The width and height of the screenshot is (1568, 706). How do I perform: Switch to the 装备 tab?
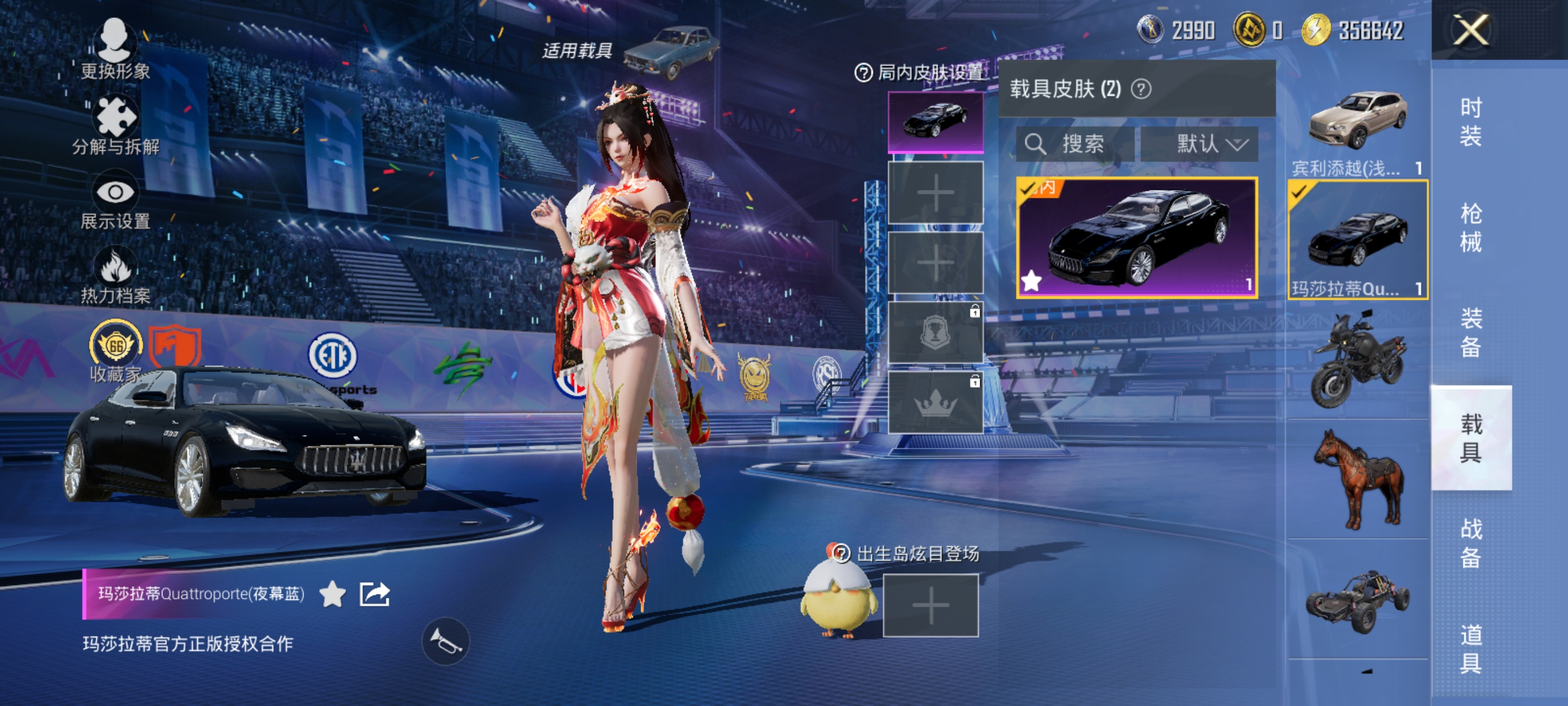[1471, 333]
